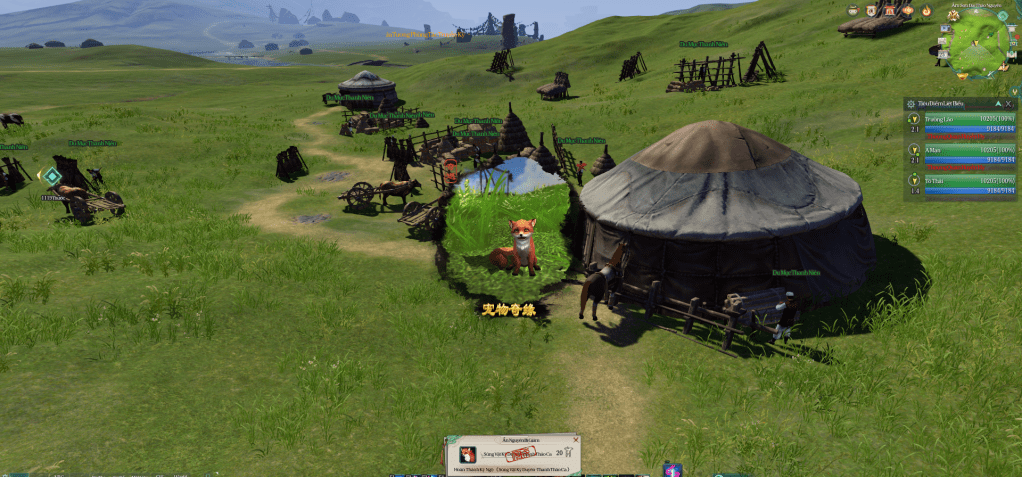1022x477 pixels.
Task: Close the fox quest popup
Action: pos(575,440)
